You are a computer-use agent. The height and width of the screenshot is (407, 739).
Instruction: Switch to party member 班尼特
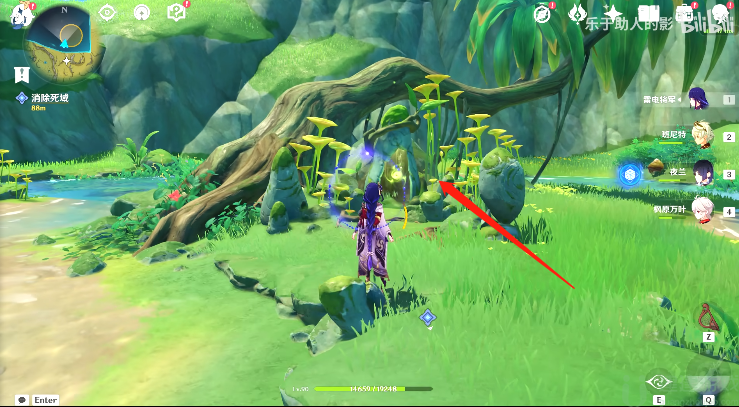pos(700,134)
